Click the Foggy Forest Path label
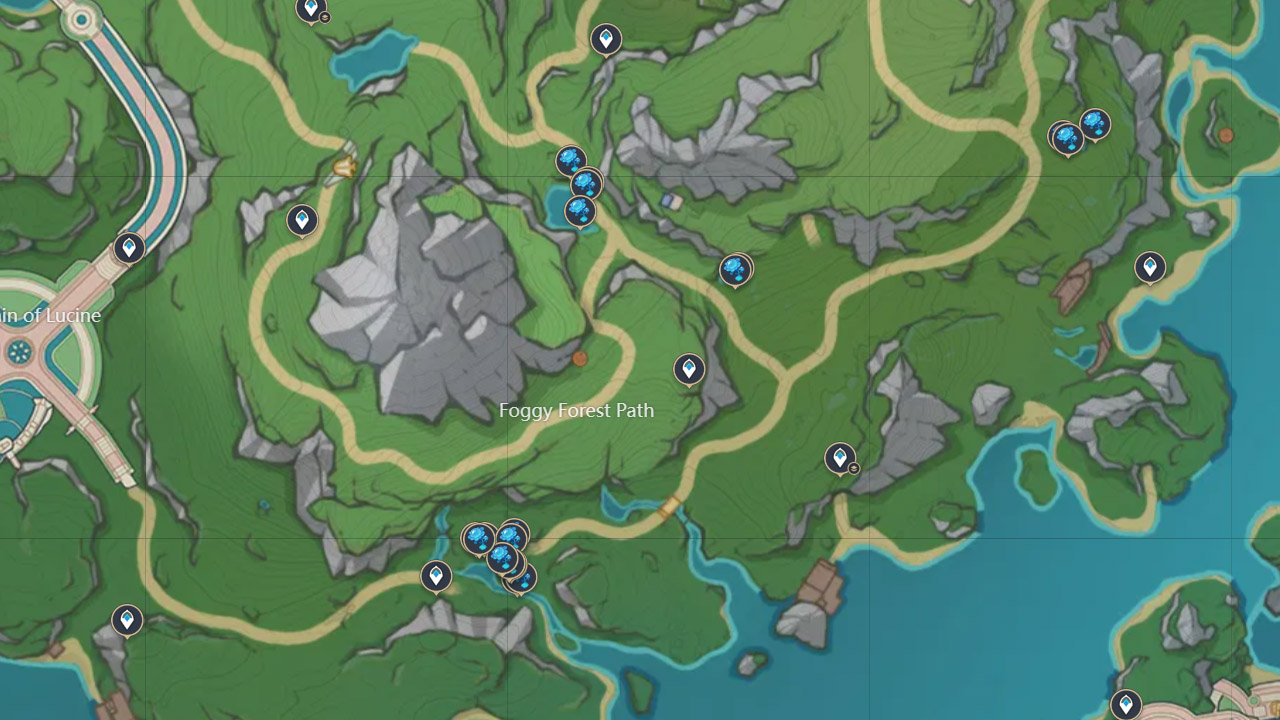The image size is (1280, 720). [576, 410]
